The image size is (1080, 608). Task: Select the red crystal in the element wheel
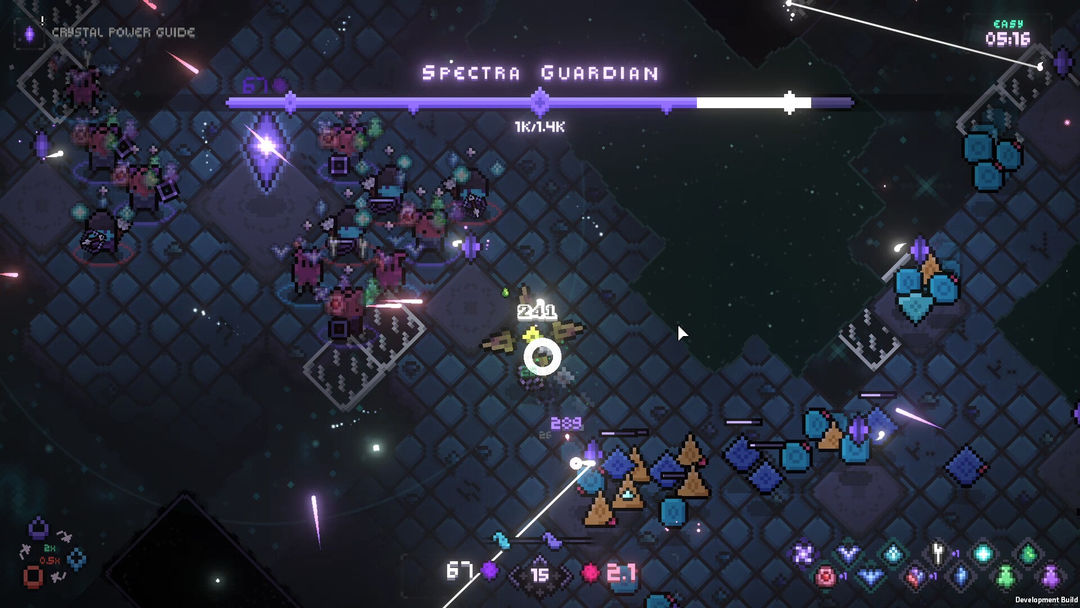coord(33,576)
